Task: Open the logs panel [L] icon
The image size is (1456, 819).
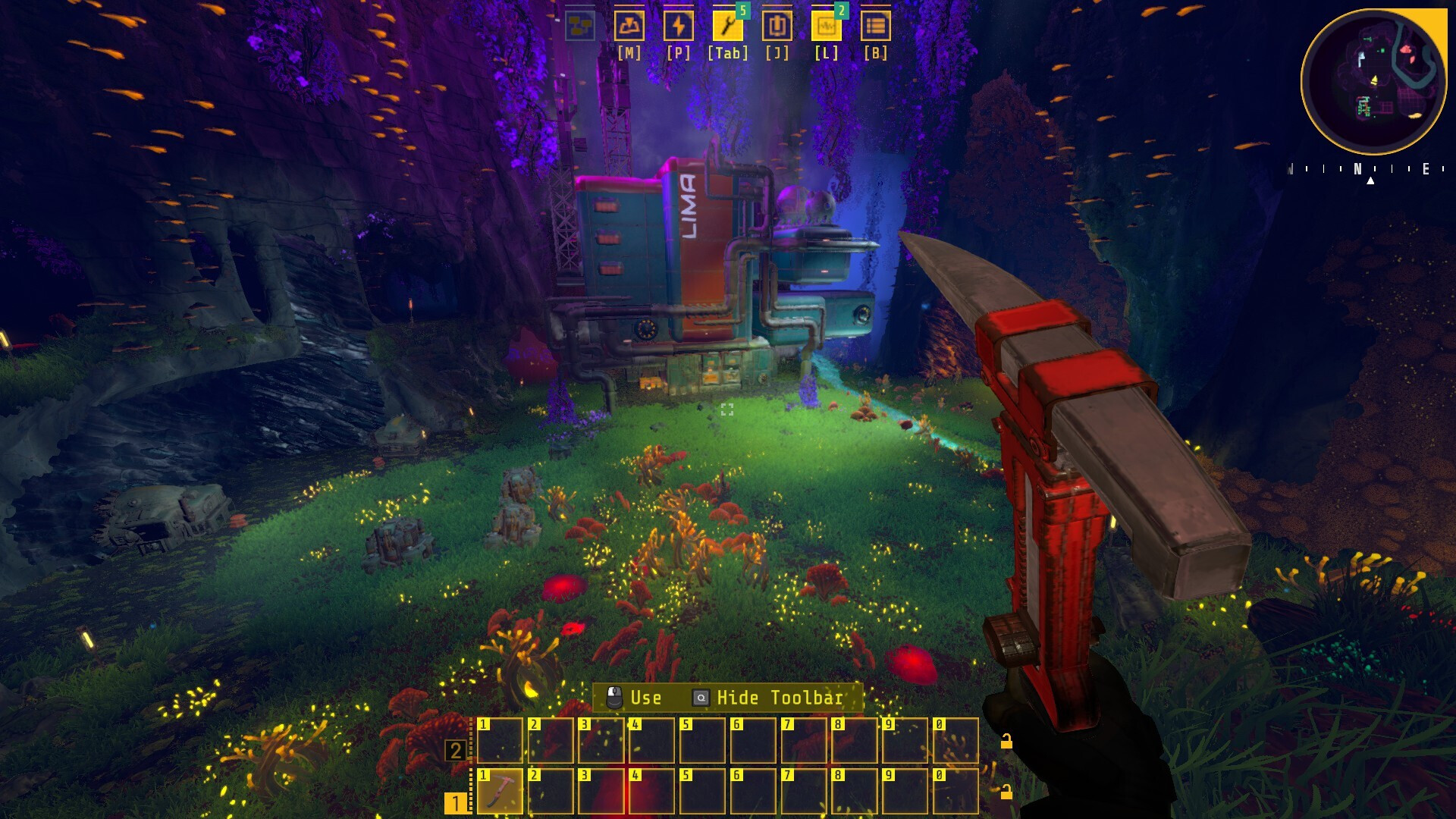Action: [x=825, y=25]
